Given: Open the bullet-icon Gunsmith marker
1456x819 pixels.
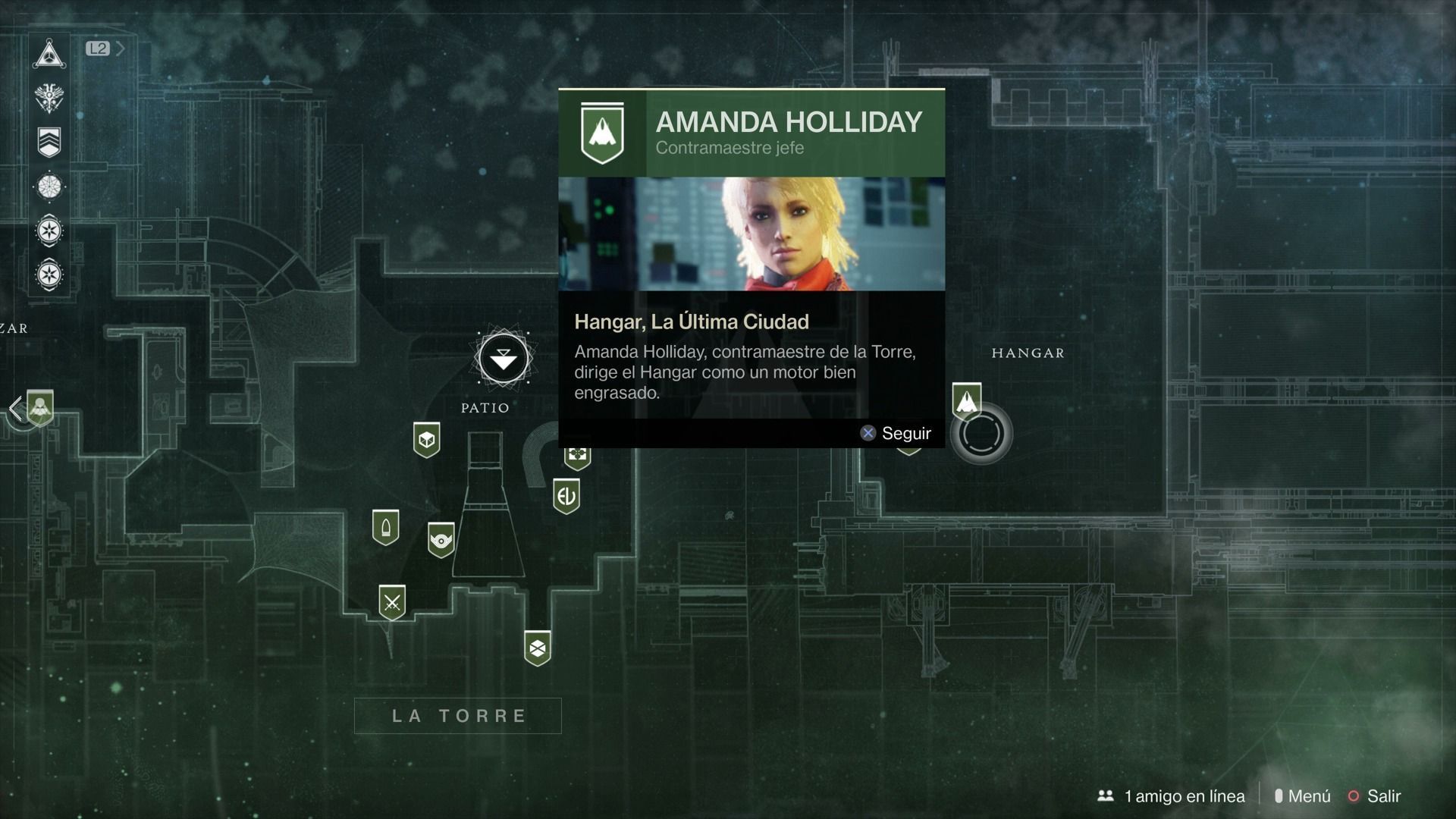Looking at the screenshot, I should pyautogui.click(x=385, y=528).
